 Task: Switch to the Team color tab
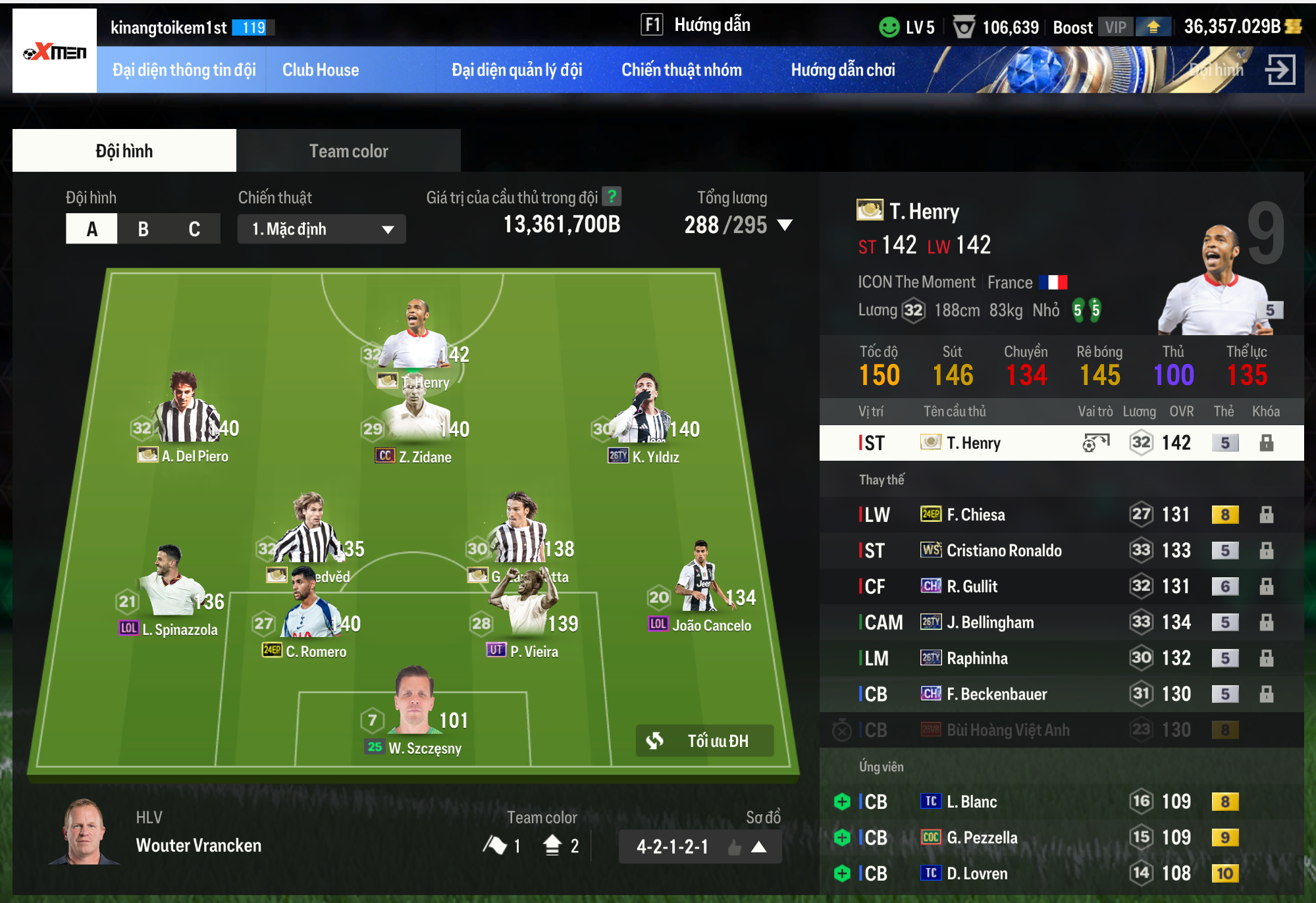pyautogui.click(x=348, y=151)
